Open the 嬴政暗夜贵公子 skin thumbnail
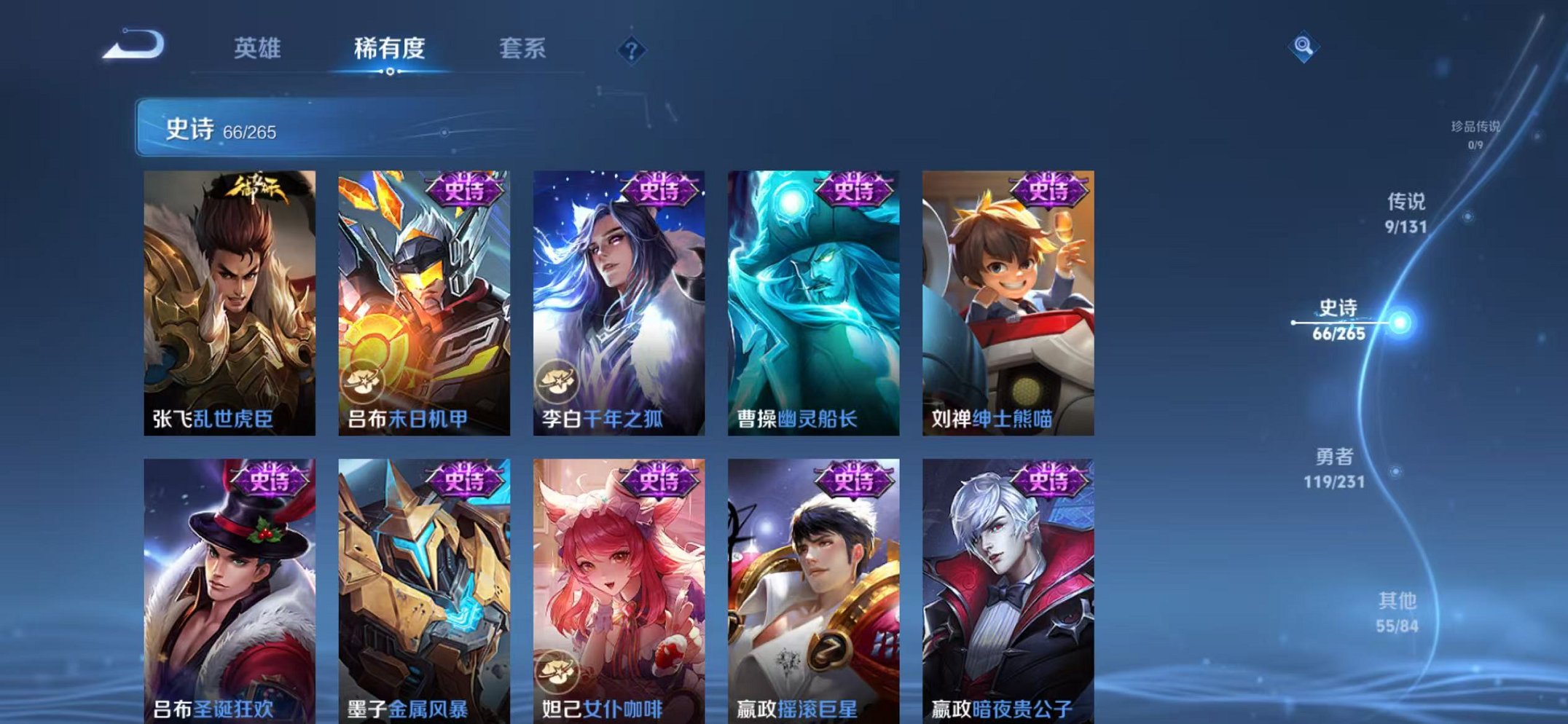The height and width of the screenshot is (724, 1568). tap(1008, 583)
